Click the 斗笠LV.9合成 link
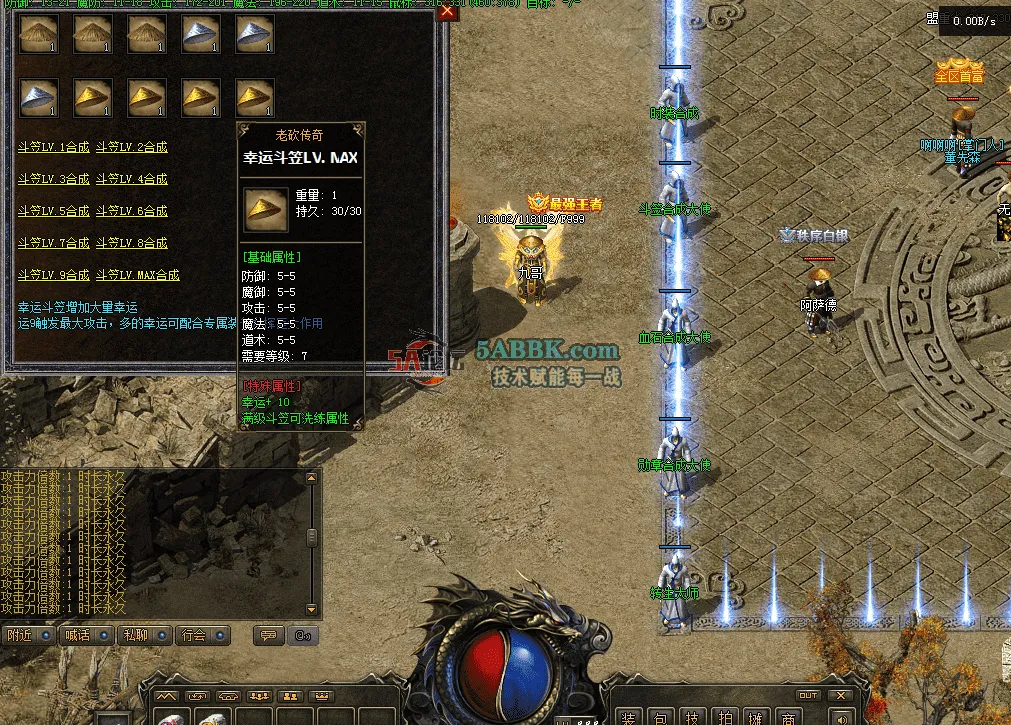The height and width of the screenshot is (725, 1011). [53, 275]
